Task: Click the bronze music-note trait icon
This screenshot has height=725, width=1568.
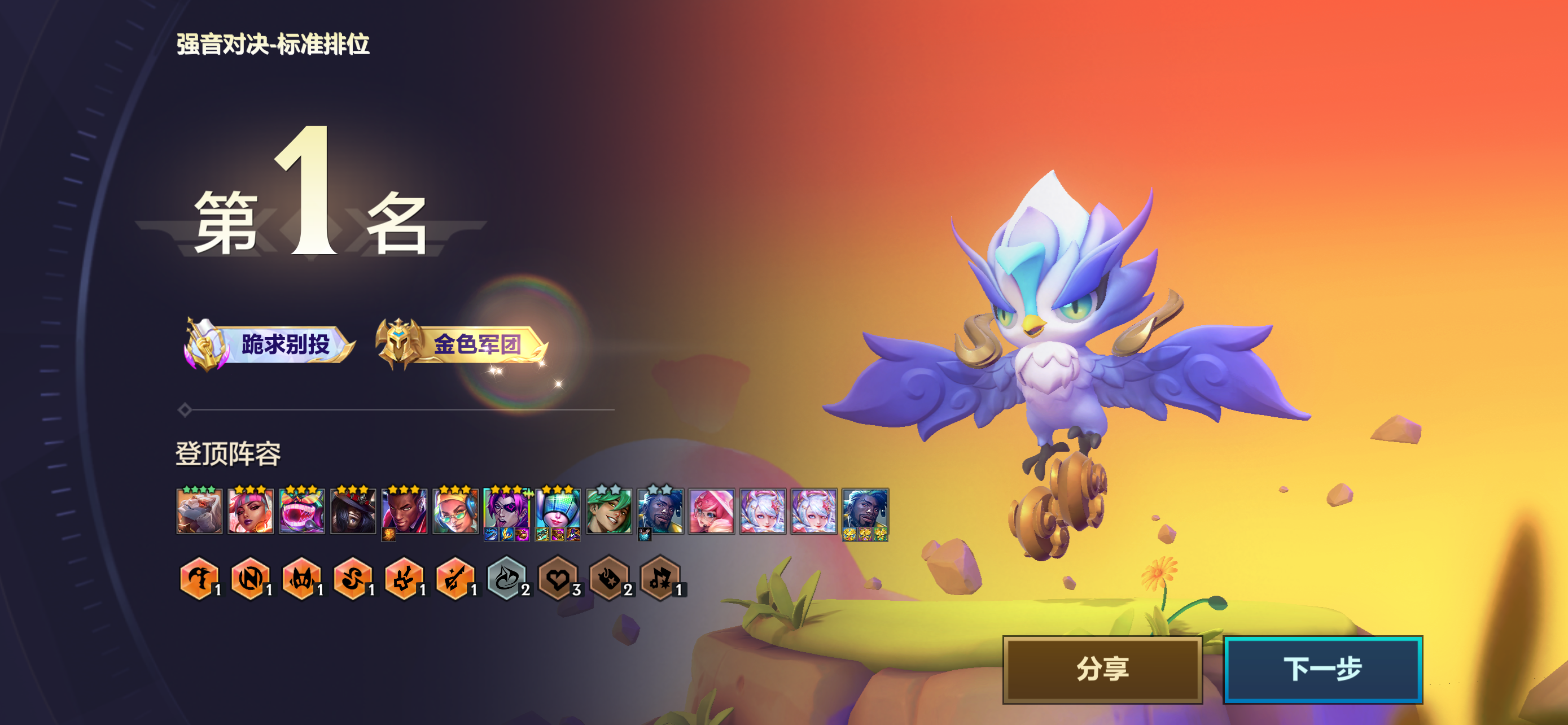Action: 660,578
